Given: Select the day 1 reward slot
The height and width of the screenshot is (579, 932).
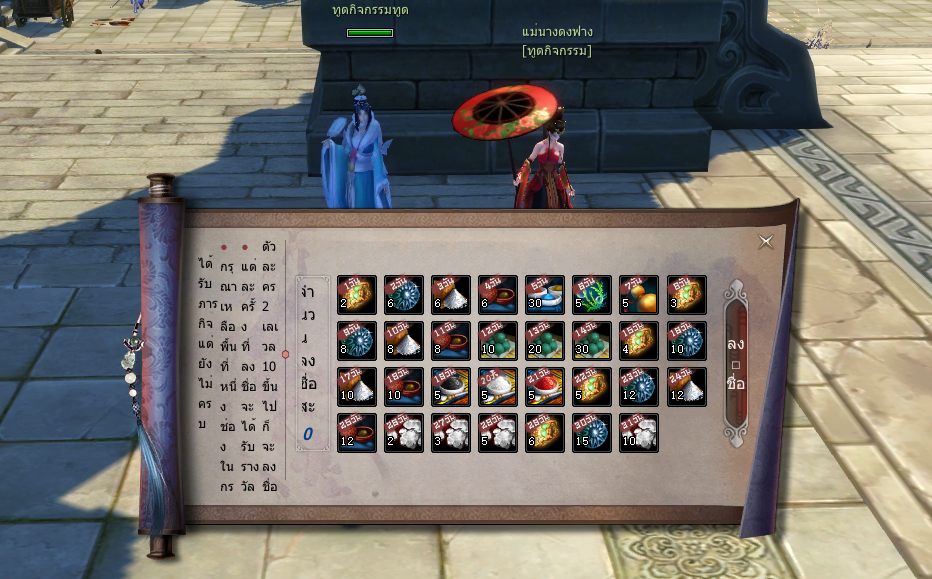Looking at the screenshot, I should (x=357, y=294).
